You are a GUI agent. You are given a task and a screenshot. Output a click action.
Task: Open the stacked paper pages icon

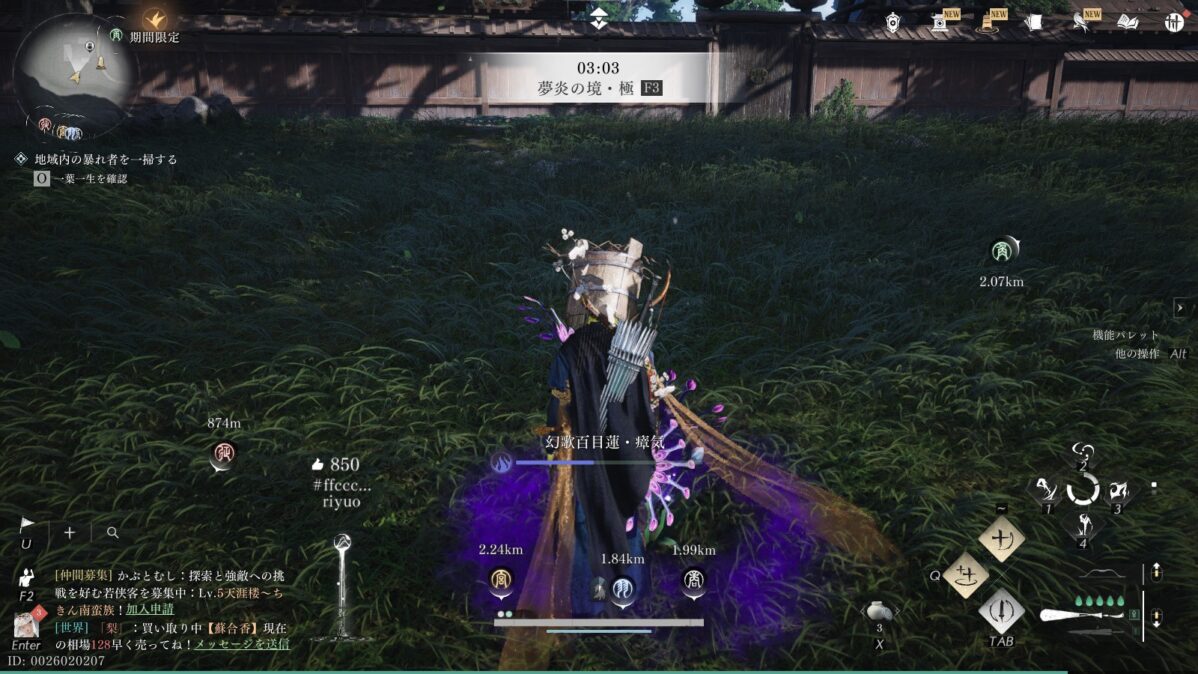(1034, 22)
